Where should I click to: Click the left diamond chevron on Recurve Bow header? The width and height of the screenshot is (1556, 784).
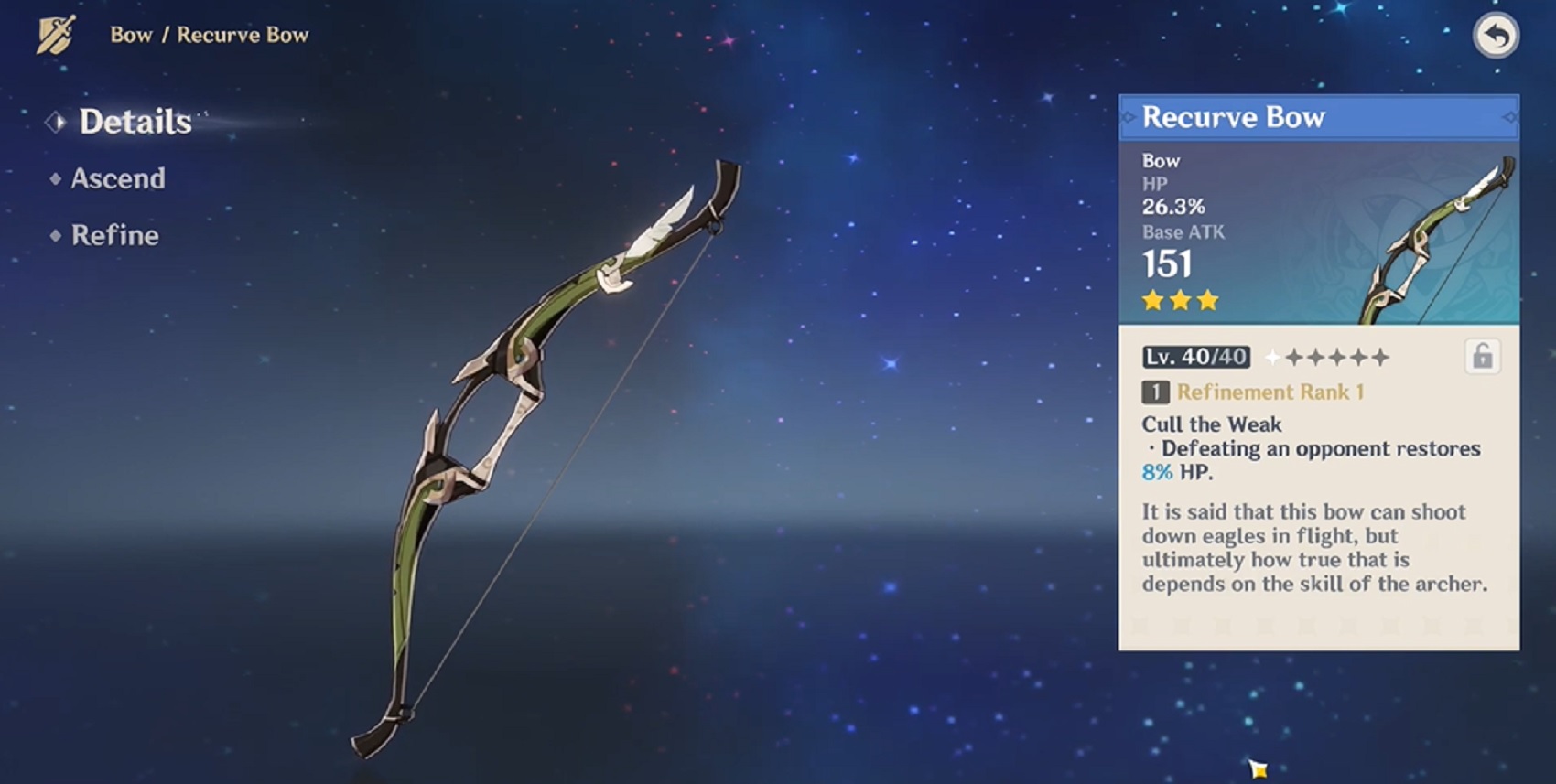point(1130,116)
